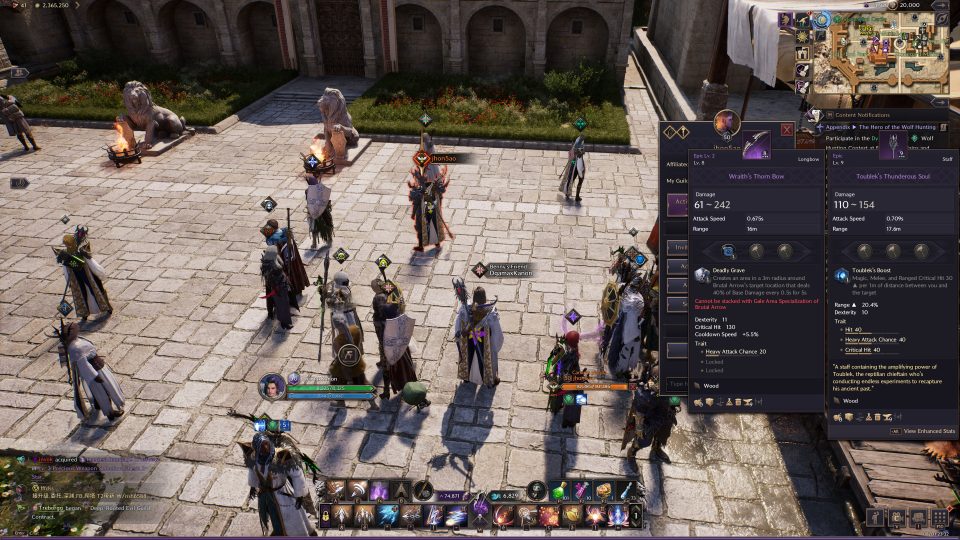Select the Wraith's Thorn Bow icon
The image size is (960, 540).
755,143
